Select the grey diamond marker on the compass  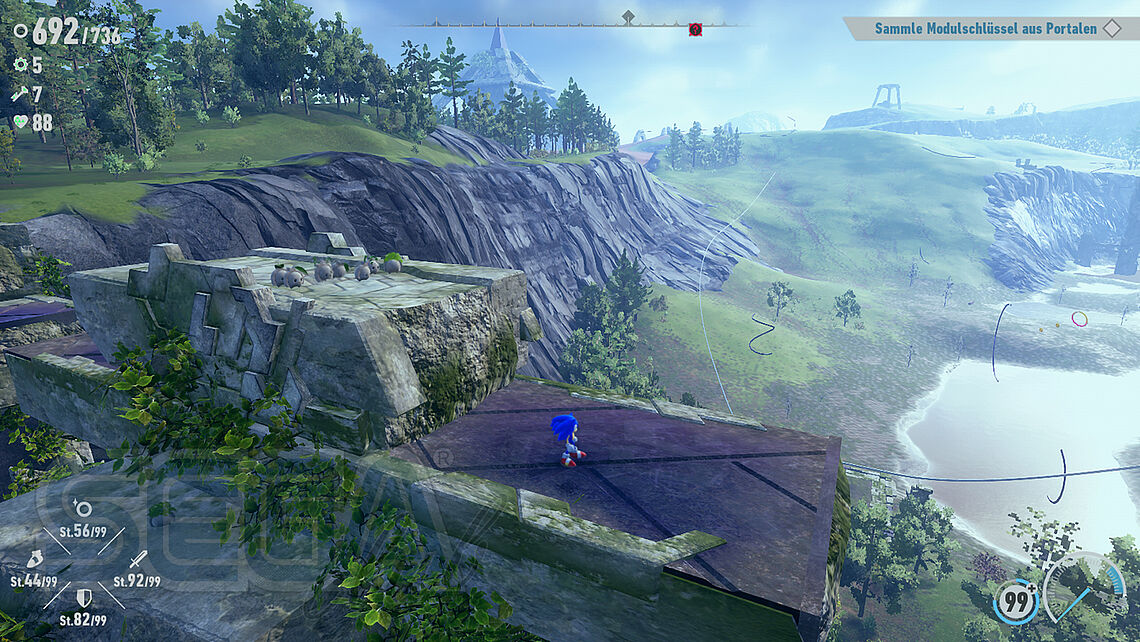click(628, 16)
